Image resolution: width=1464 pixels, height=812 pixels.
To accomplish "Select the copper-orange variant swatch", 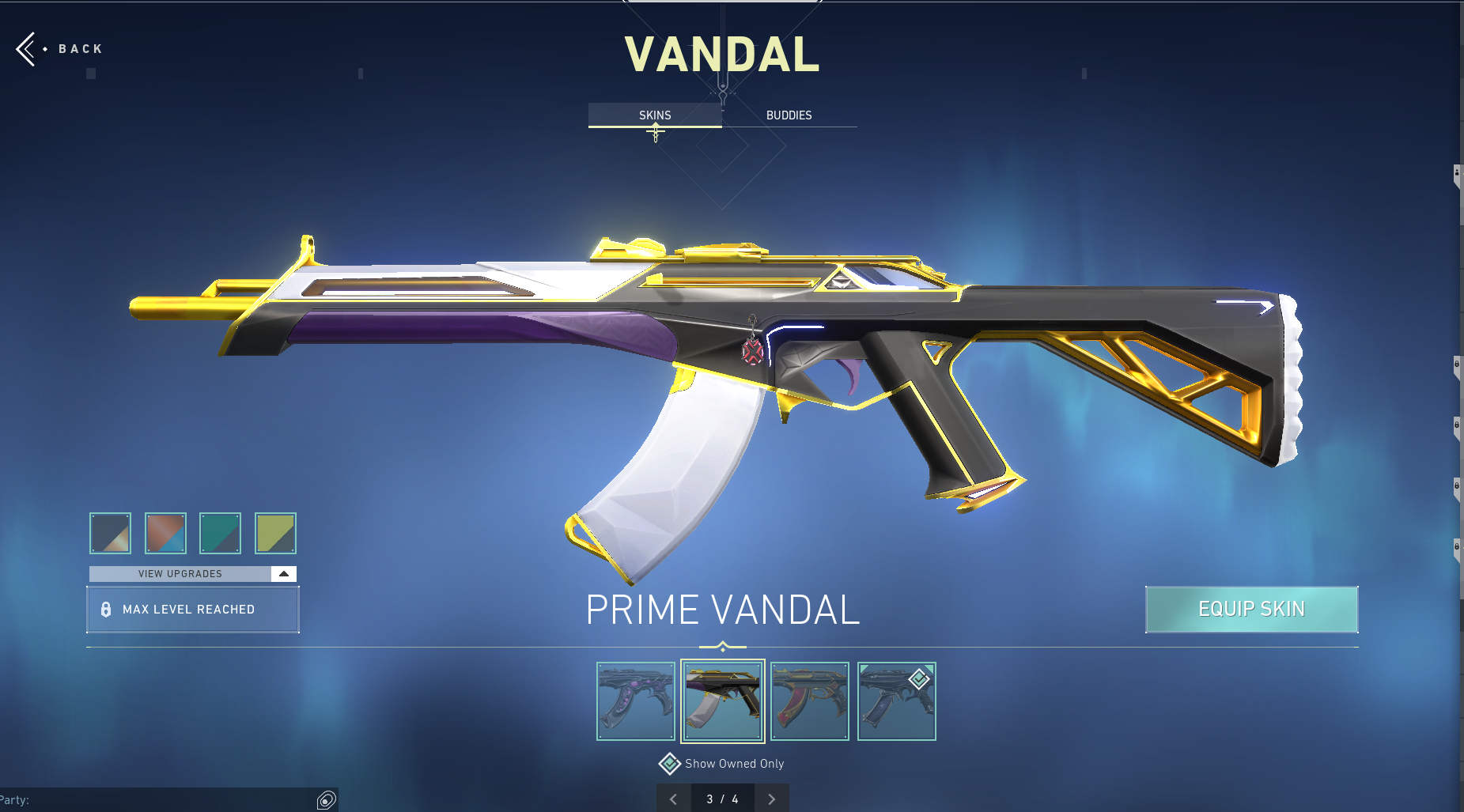I will (x=165, y=533).
